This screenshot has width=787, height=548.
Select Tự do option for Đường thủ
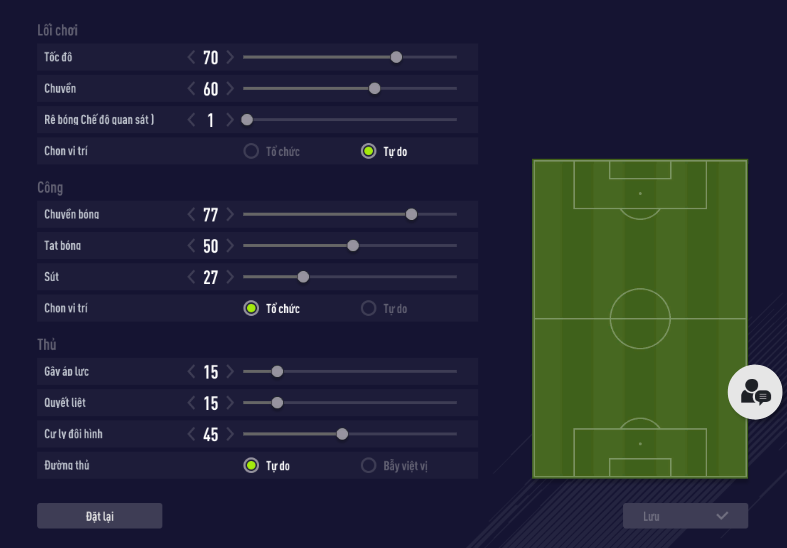[252, 465]
